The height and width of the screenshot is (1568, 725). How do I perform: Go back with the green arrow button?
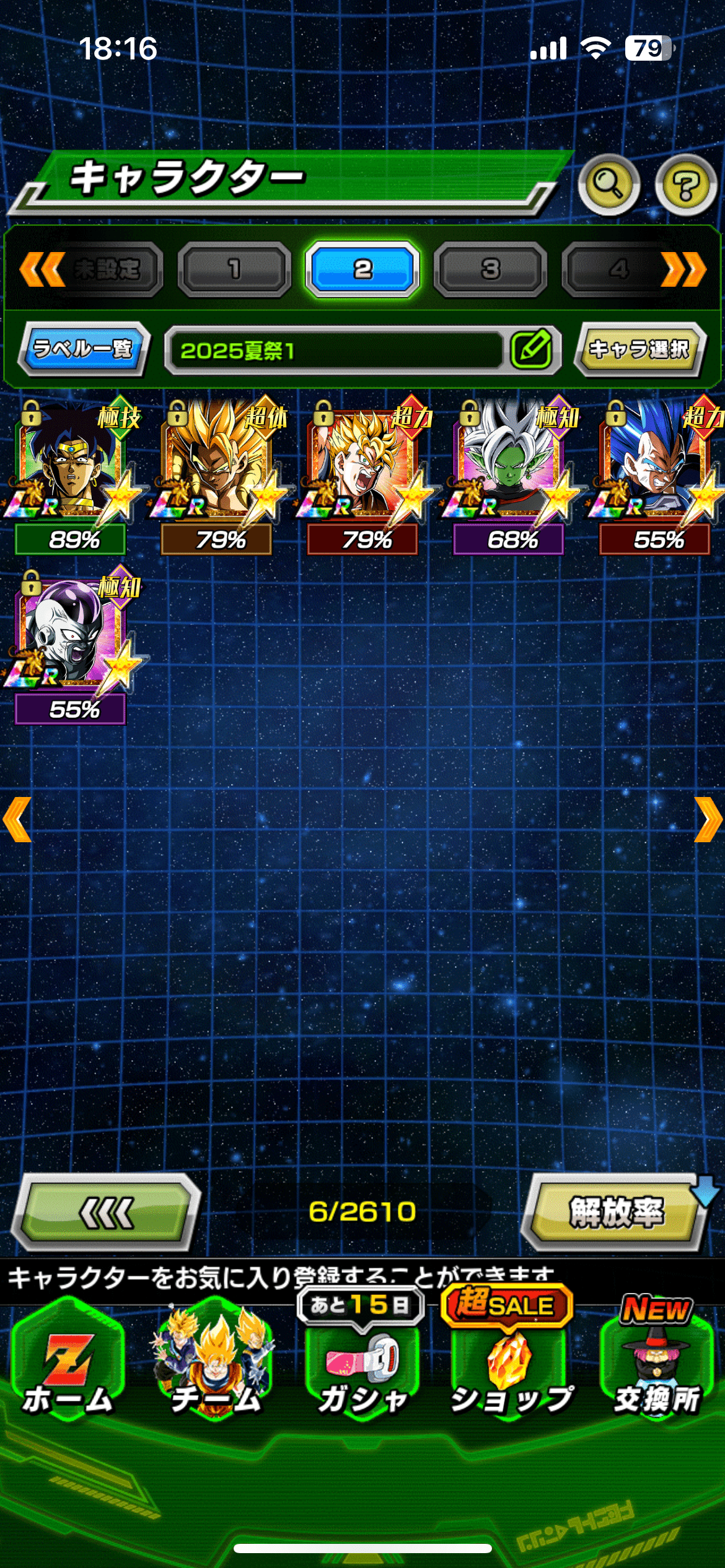tap(107, 1212)
